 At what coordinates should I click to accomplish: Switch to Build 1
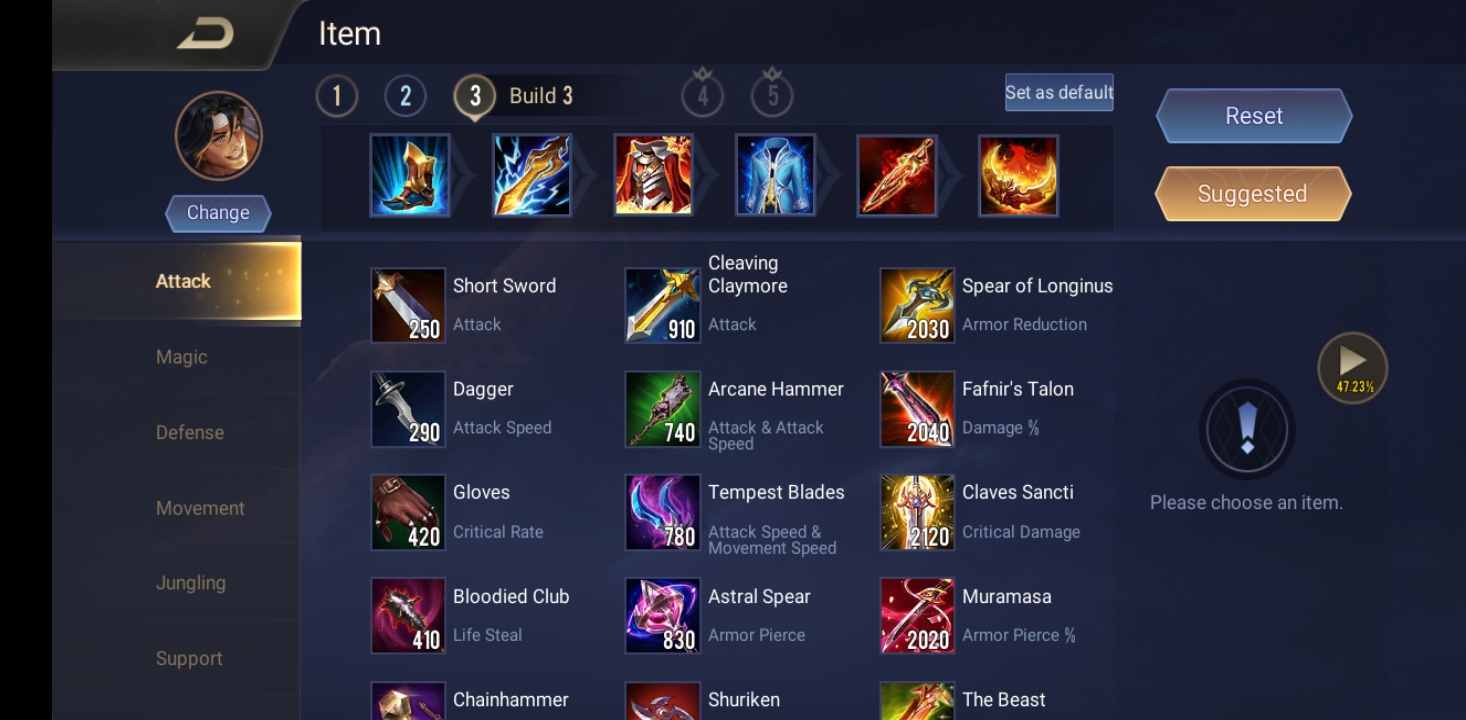point(337,95)
